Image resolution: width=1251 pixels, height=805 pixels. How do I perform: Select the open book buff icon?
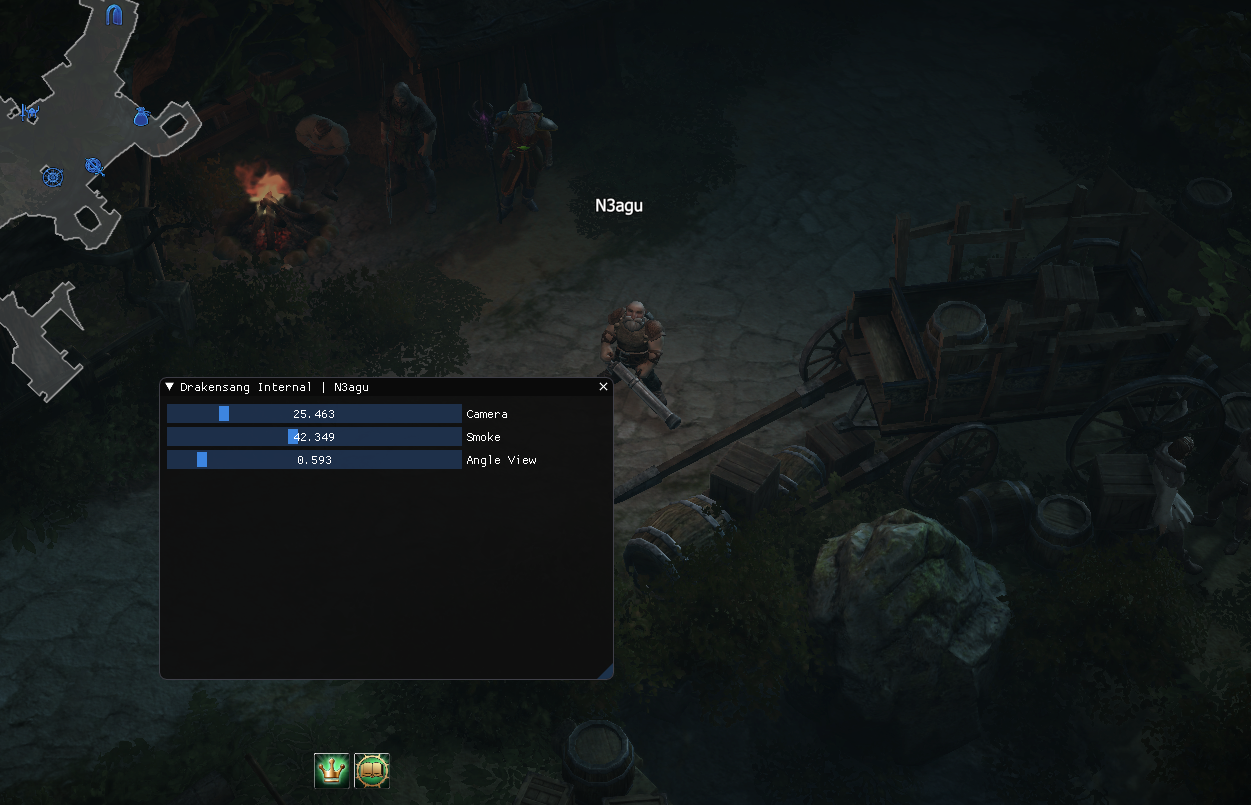pyautogui.click(x=372, y=770)
